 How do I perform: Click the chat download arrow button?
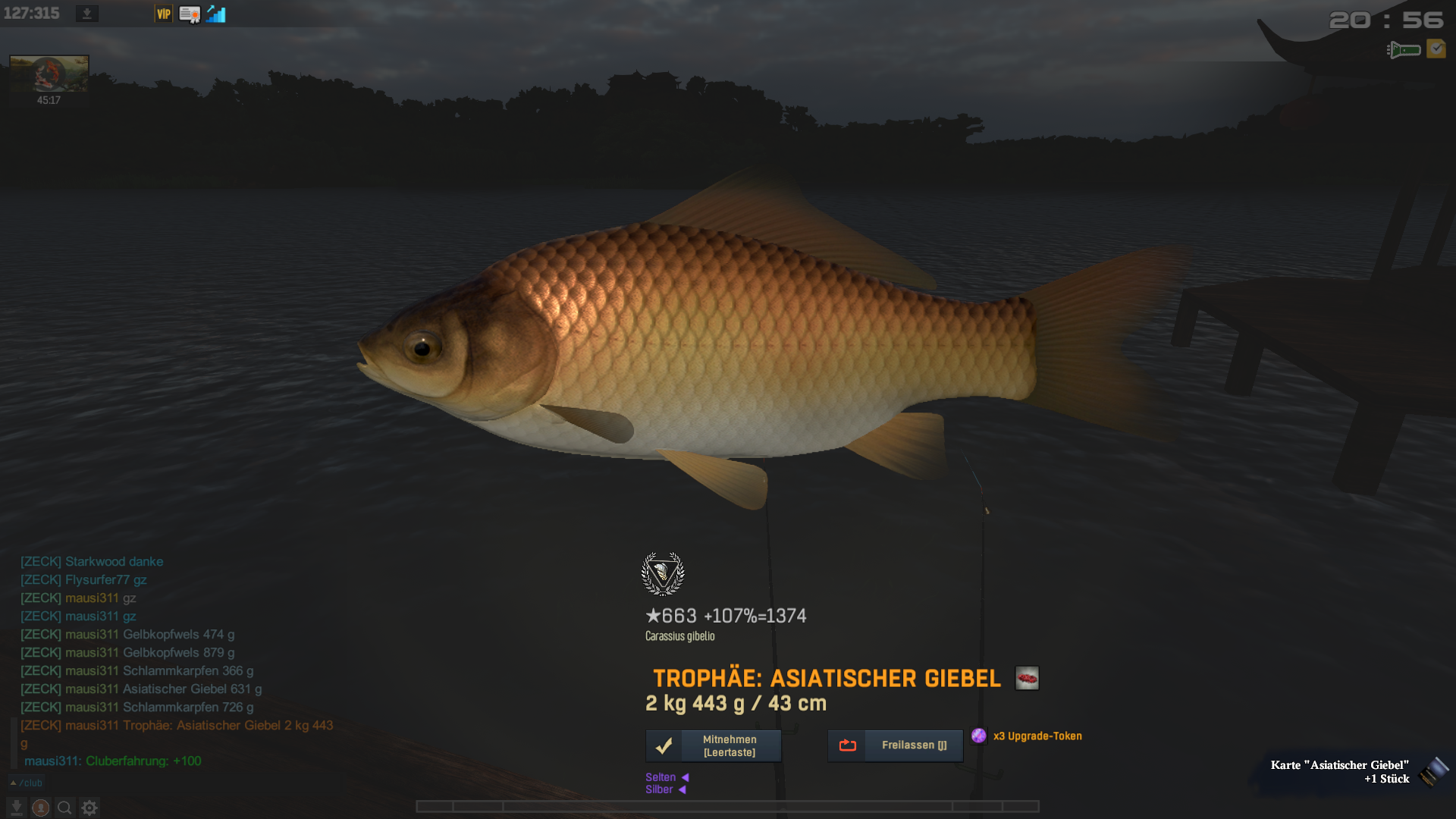(17, 808)
